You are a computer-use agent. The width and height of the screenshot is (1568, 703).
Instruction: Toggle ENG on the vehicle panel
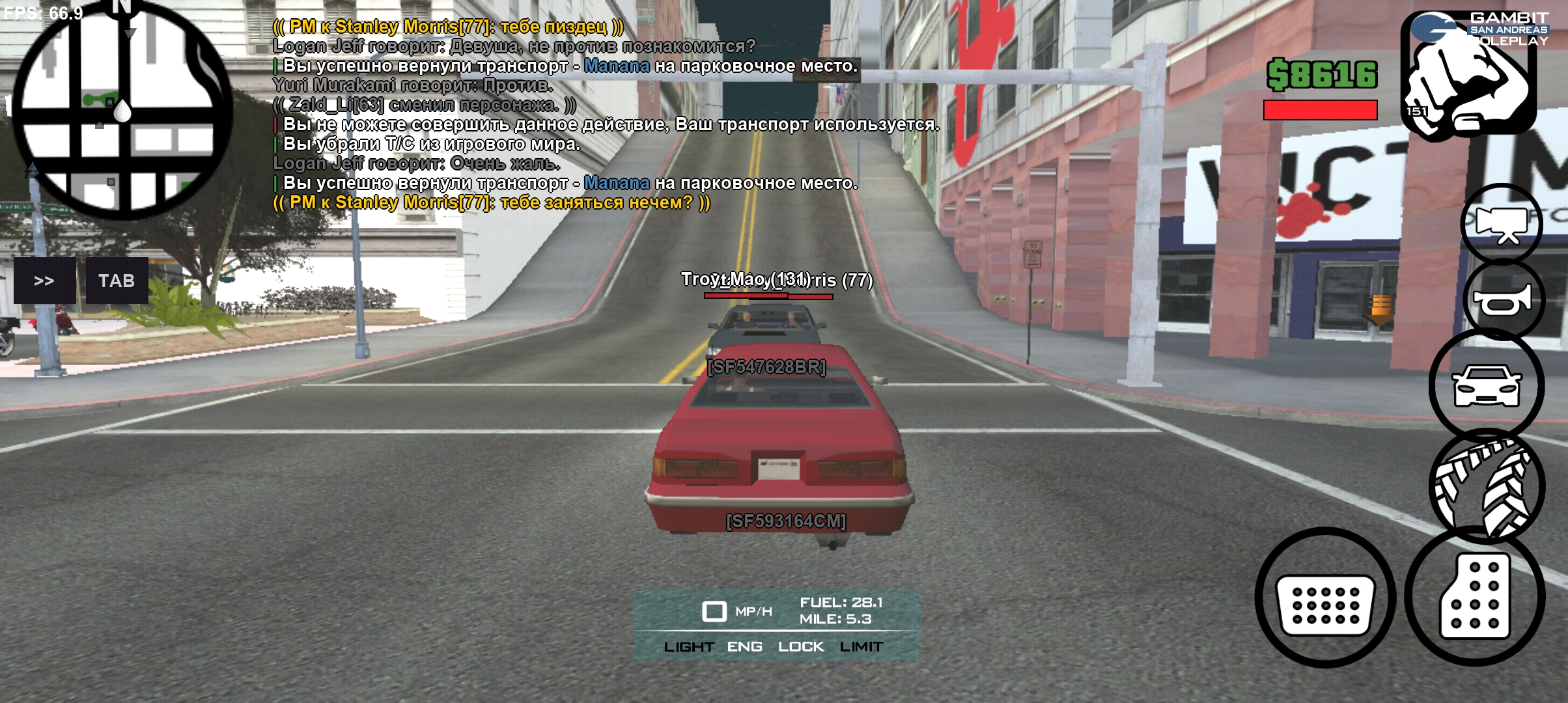pyautogui.click(x=744, y=646)
